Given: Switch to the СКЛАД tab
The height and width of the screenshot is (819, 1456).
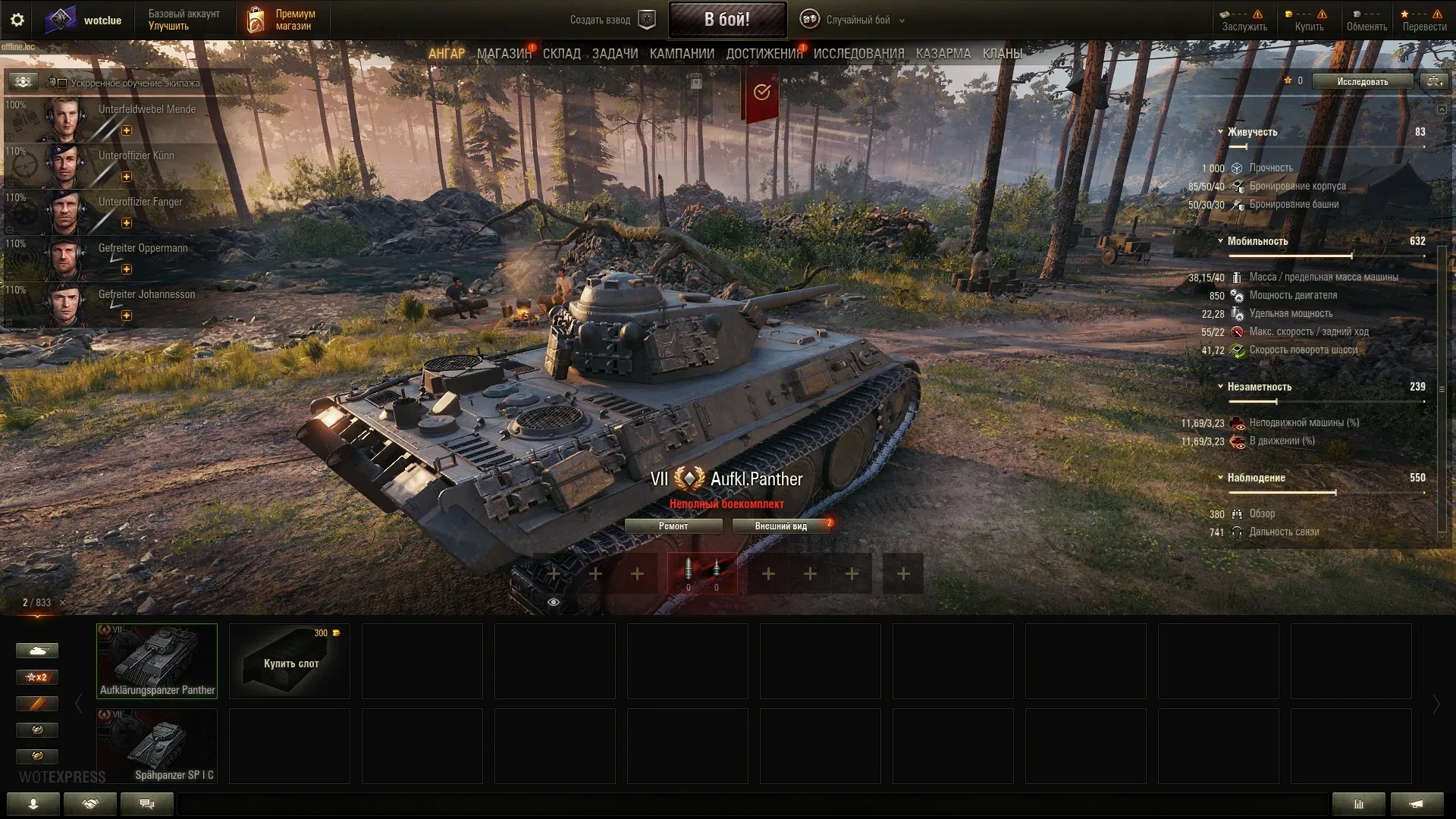Looking at the screenshot, I should [561, 54].
